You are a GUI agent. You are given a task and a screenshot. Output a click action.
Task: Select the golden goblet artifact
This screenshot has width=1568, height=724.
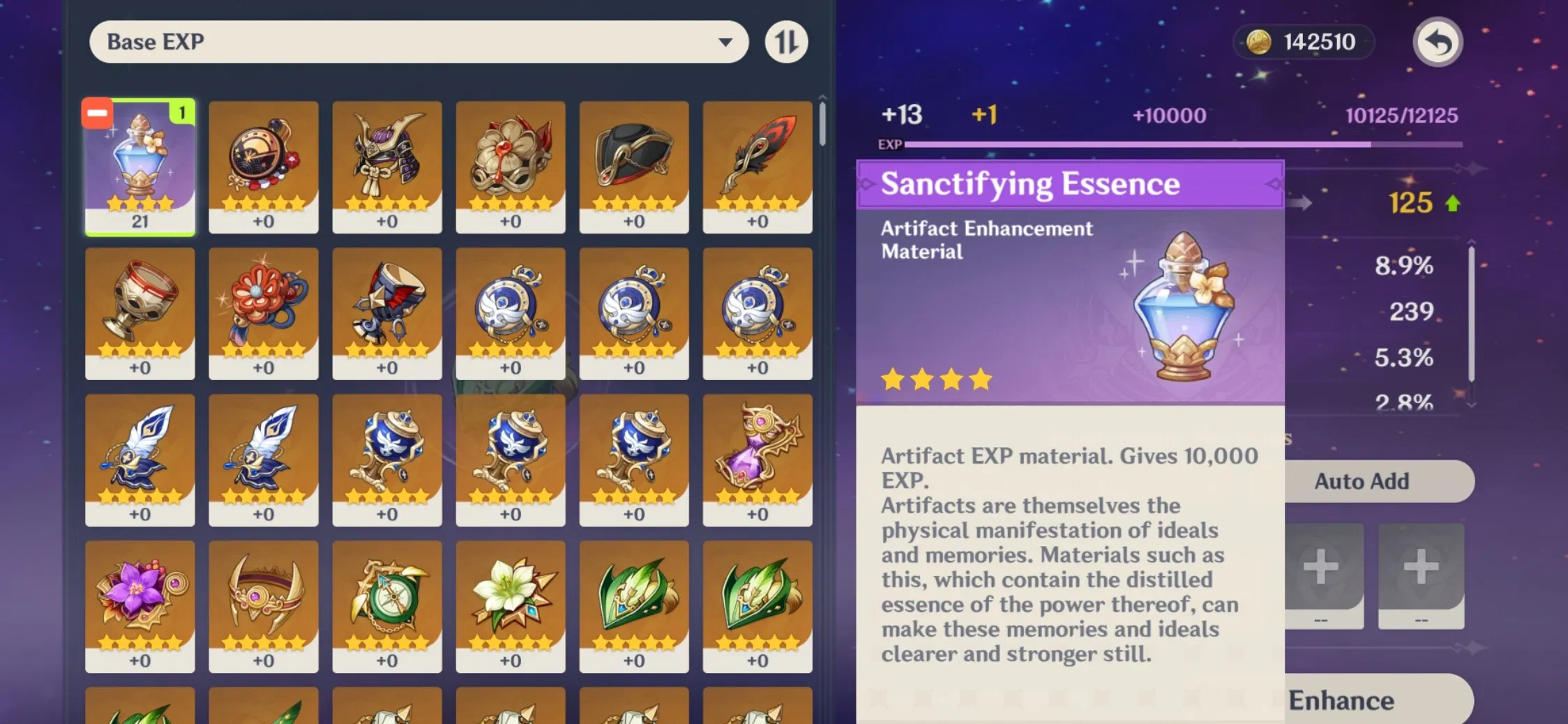point(140,314)
